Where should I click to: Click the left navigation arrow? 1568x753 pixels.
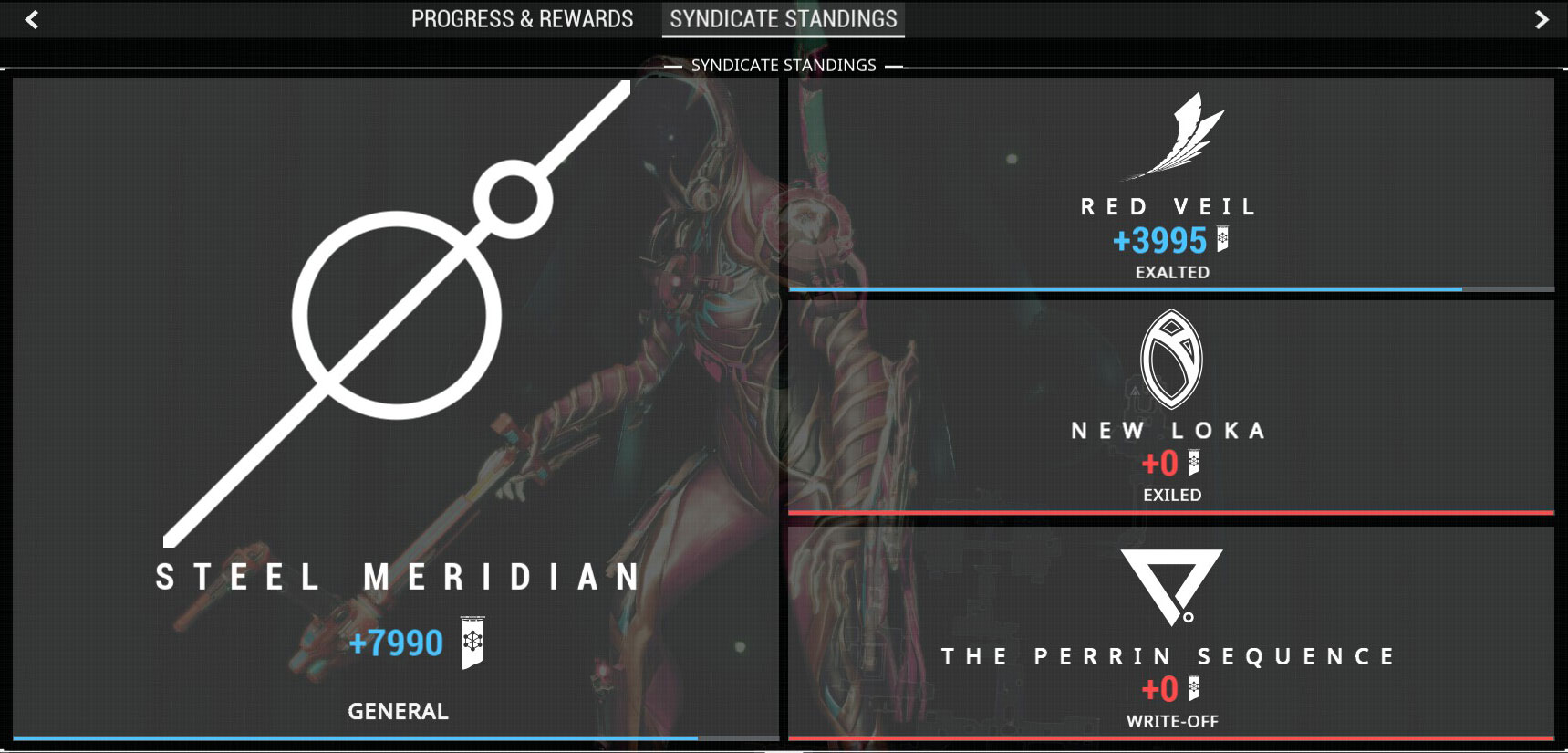pos(30,19)
